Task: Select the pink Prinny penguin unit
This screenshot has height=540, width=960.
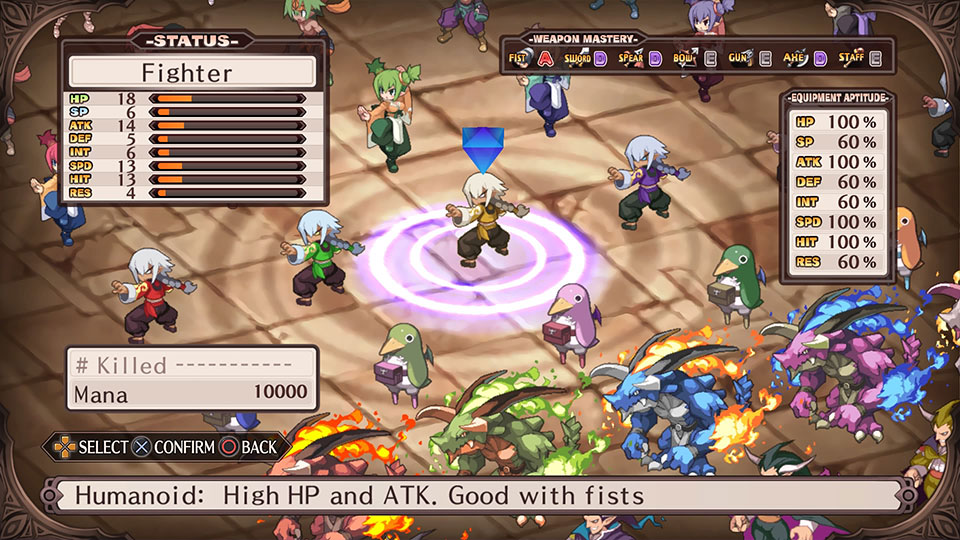Action: pyautogui.click(x=574, y=322)
